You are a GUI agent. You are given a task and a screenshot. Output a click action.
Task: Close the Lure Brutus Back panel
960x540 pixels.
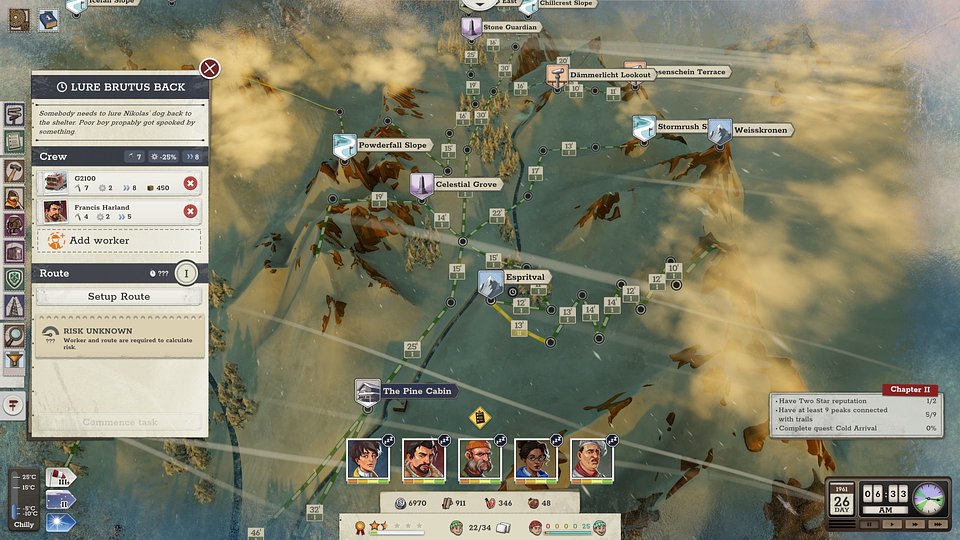pyautogui.click(x=210, y=68)
